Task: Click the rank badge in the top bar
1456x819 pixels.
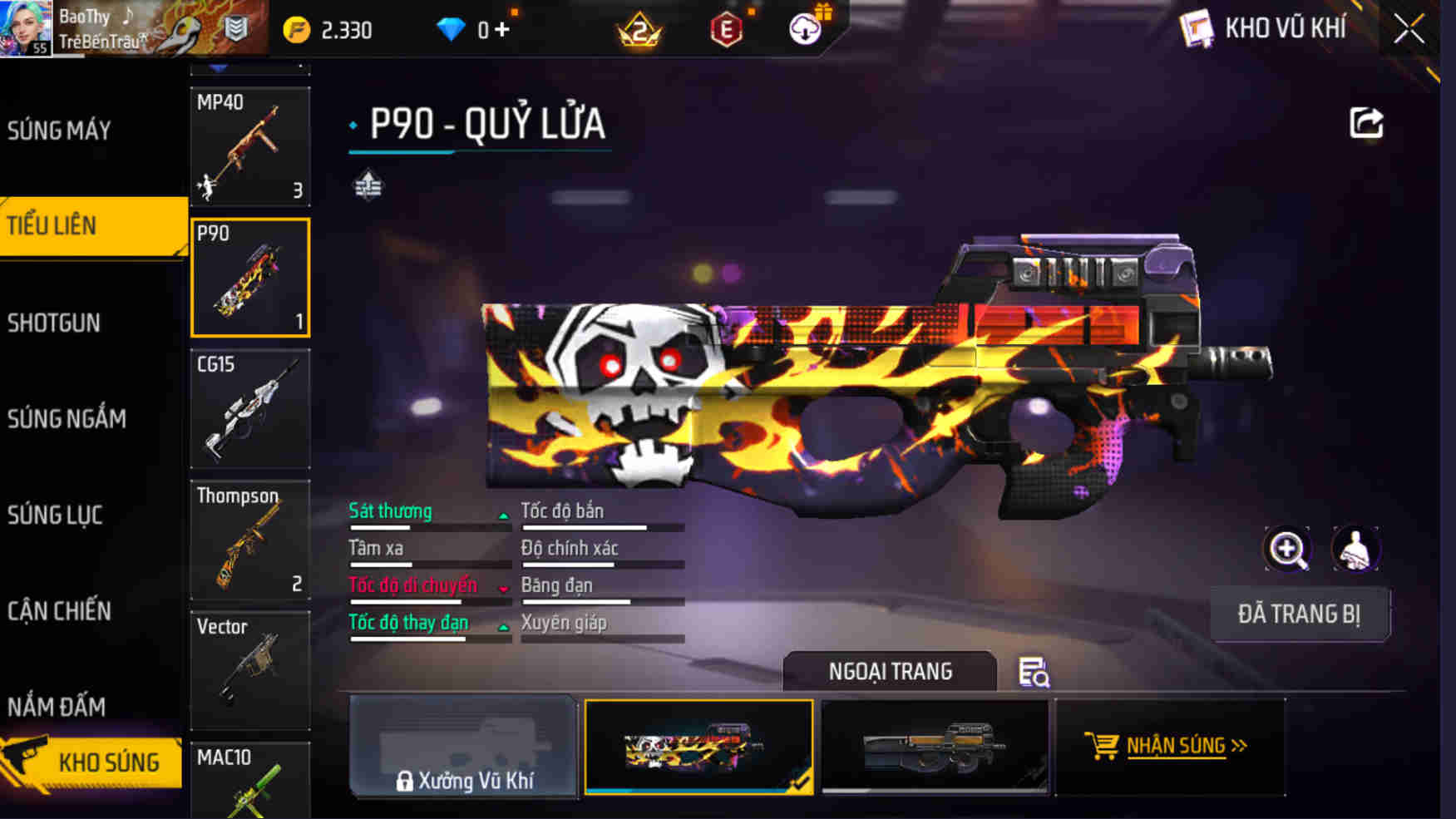Action: (x=638, y=30)
